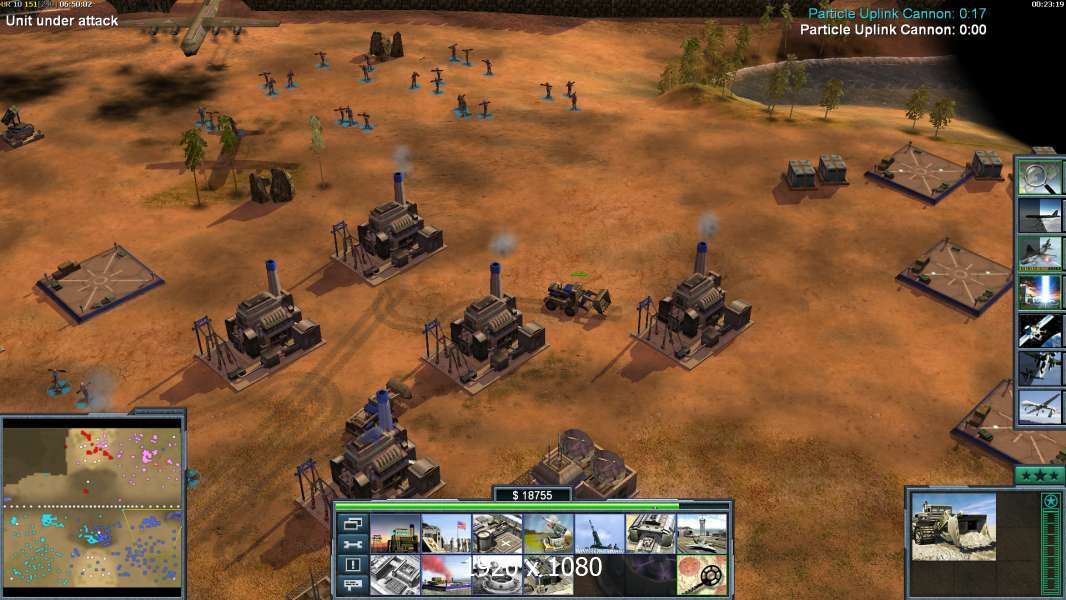Choose the Supply Center build icon
The height and width of the screenshot is (600, 1066).
point(497,534)
